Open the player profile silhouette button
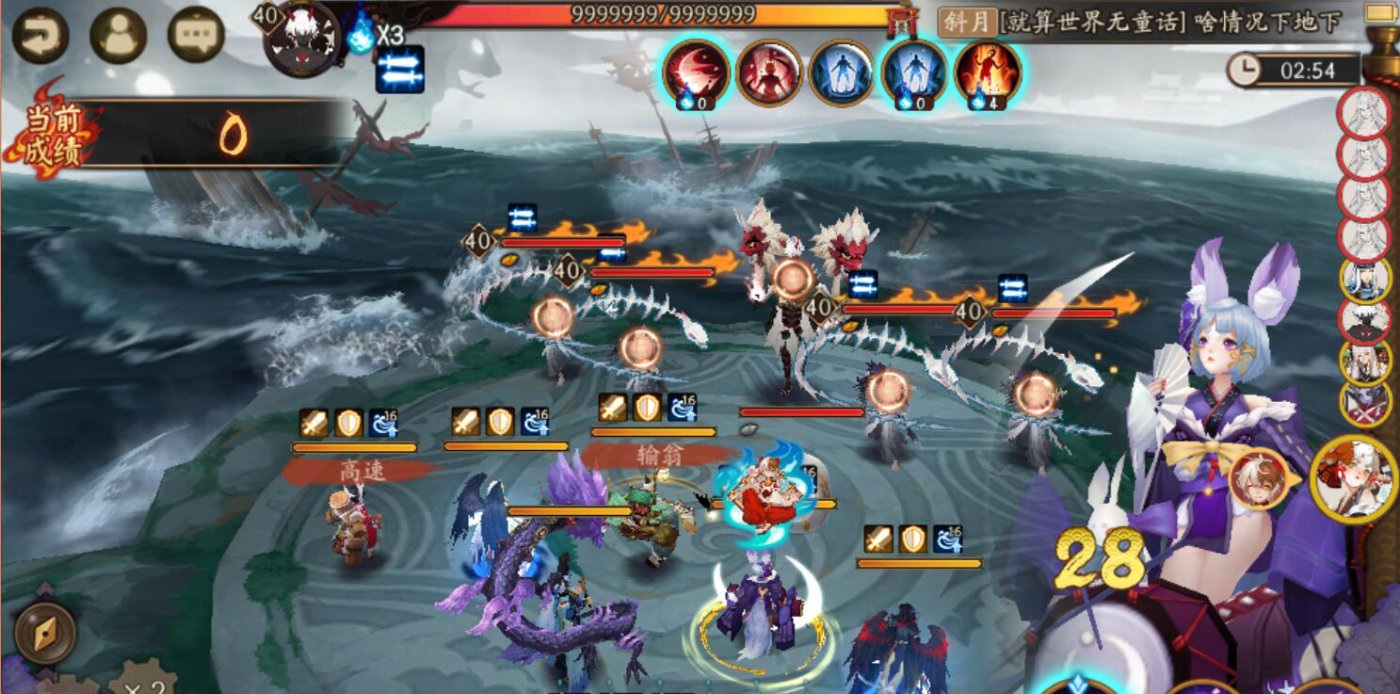 [118, 36]
